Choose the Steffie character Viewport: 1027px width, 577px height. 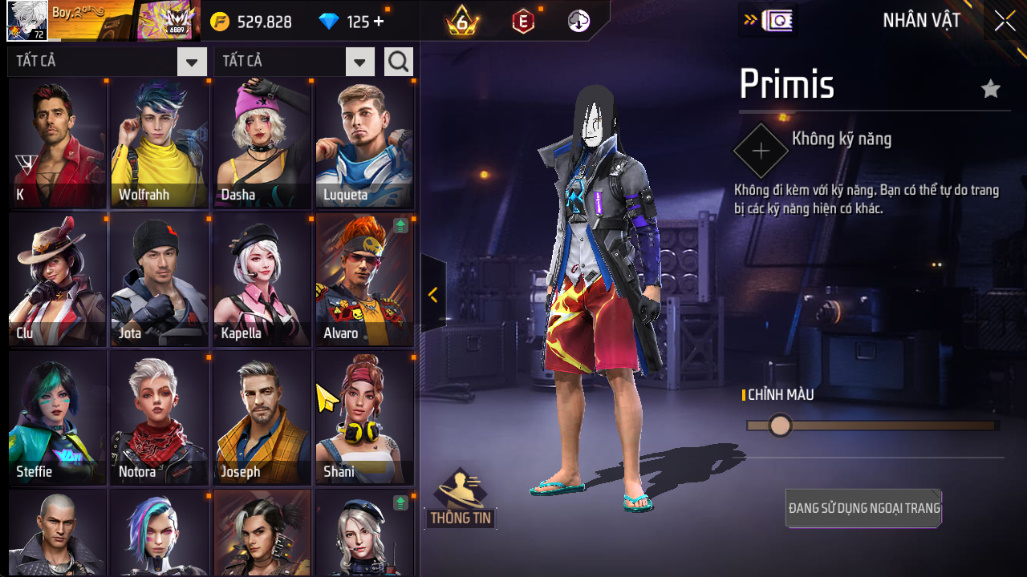pos(57,418)
